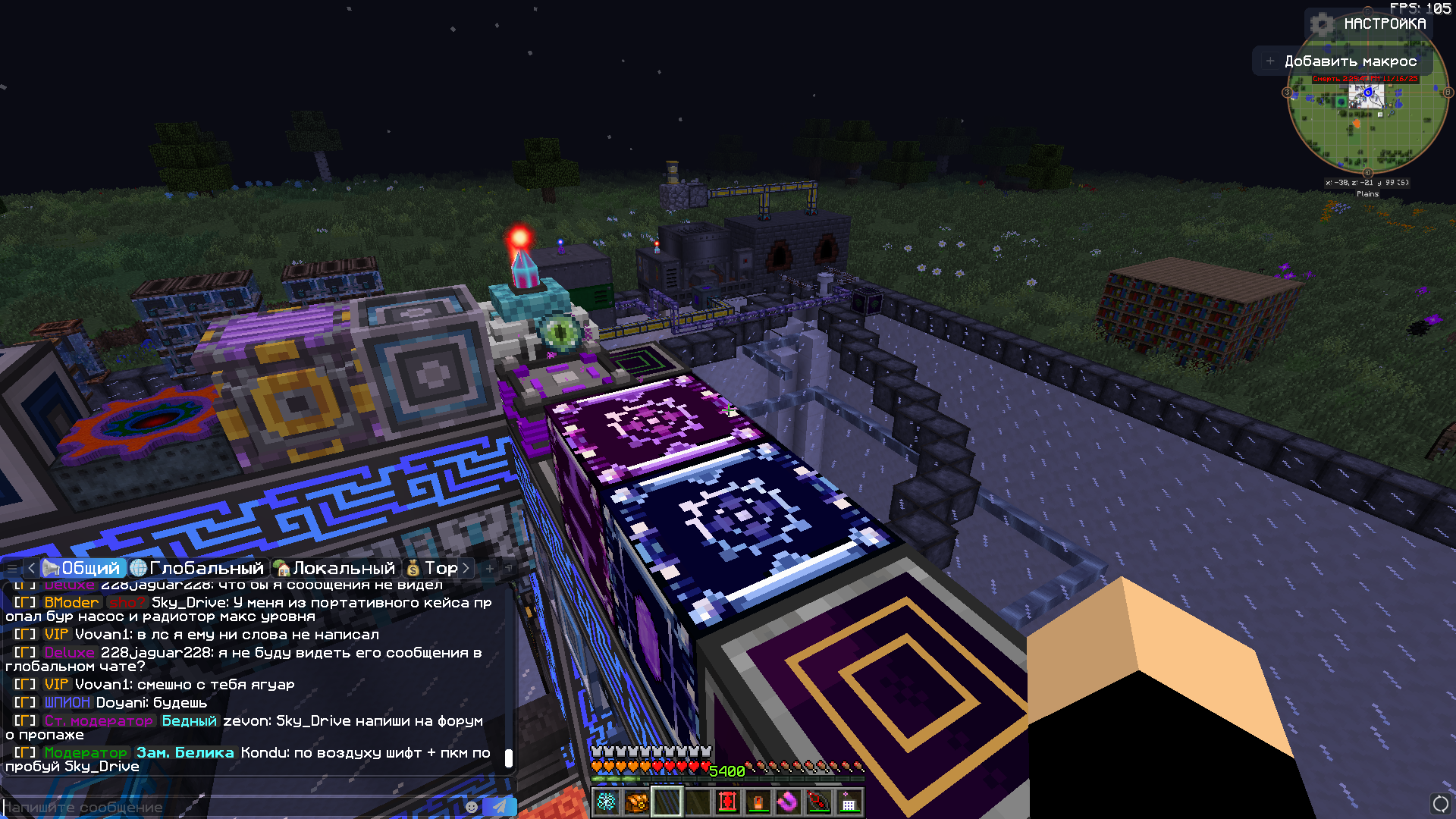Image resolution: width=1456 pixels, height=819 pixels.
Task: Send message with the paper plane button
Action: [500, 807]
